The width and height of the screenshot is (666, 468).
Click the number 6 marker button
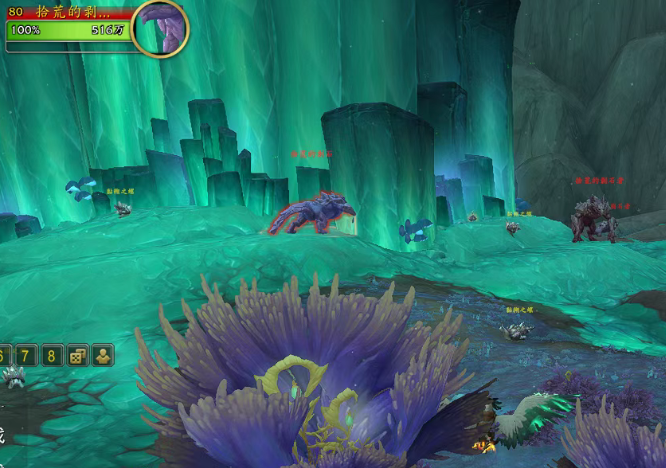(3, 355)
